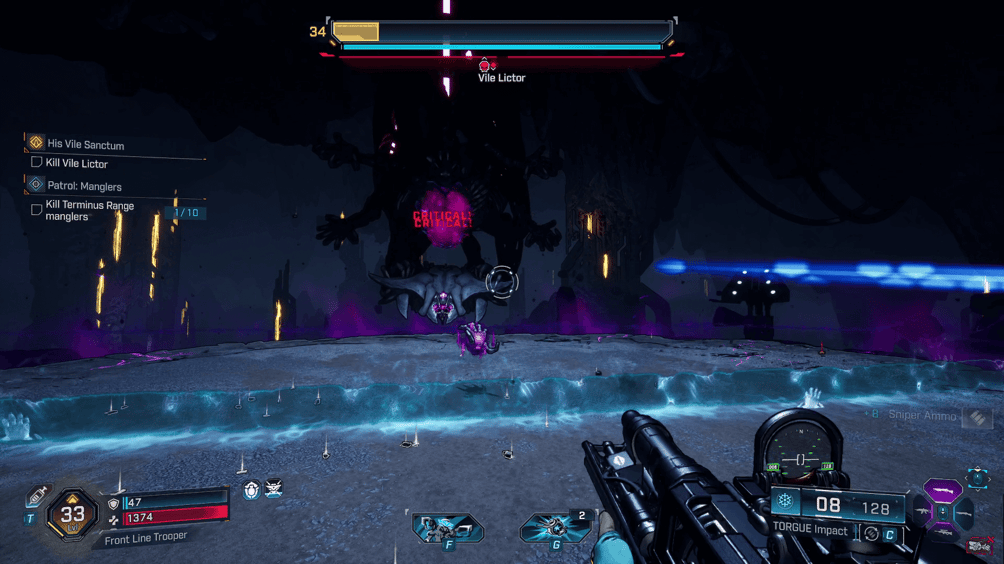Switch to the left weapon slot
Screen dimensions: 1004x564
(922, 513)
